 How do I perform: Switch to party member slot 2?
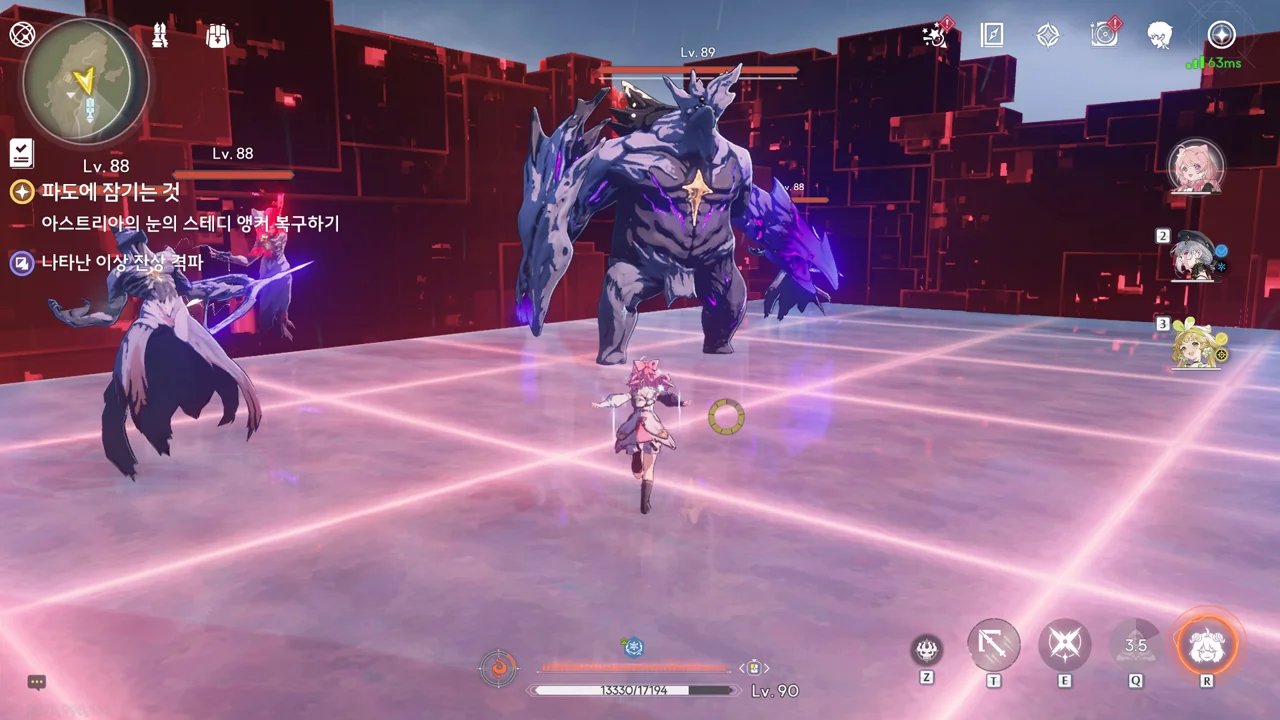coord(1198,256)
